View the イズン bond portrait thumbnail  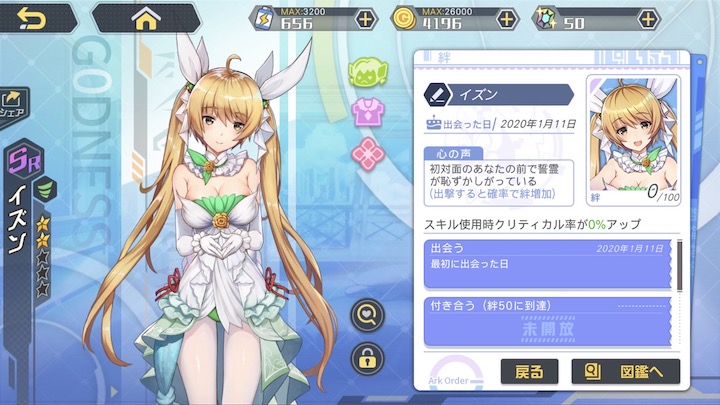click(632, 133)
